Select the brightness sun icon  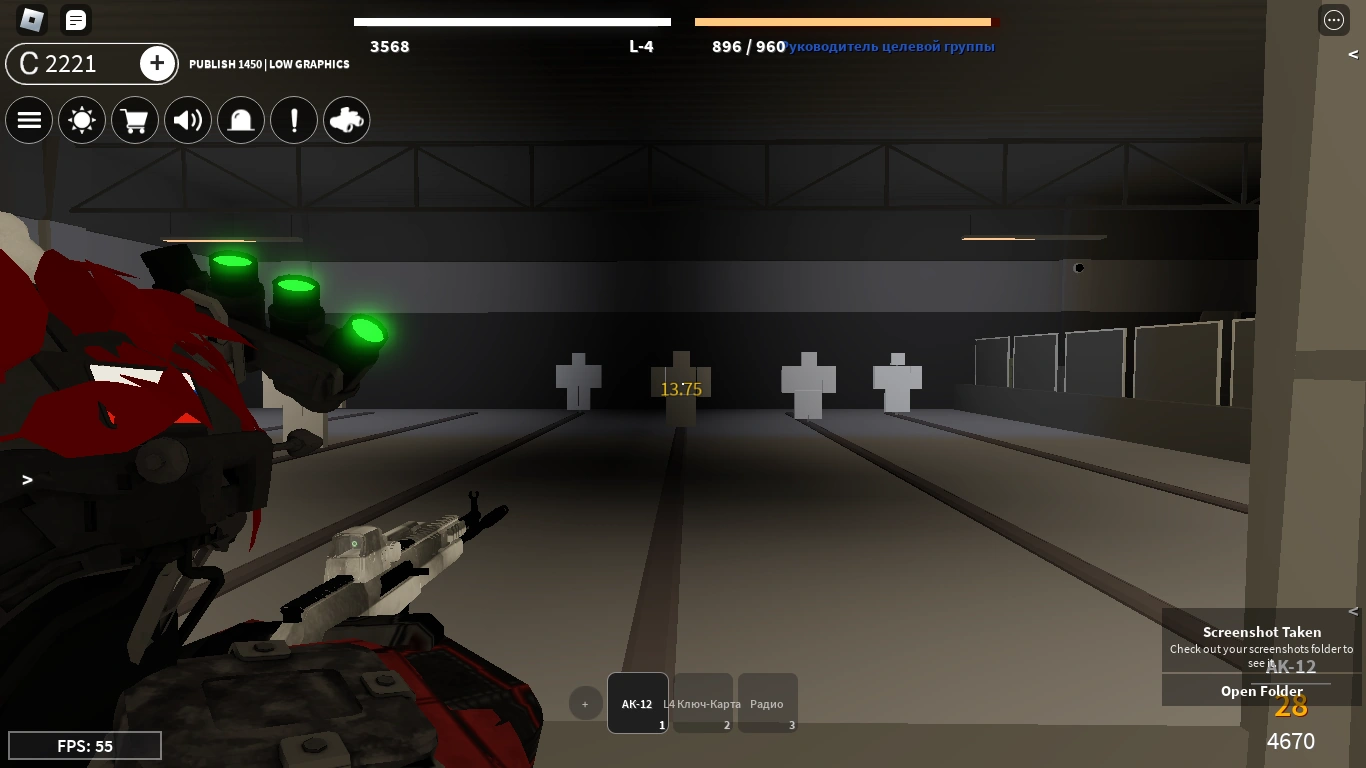click(x=82, y=120)
